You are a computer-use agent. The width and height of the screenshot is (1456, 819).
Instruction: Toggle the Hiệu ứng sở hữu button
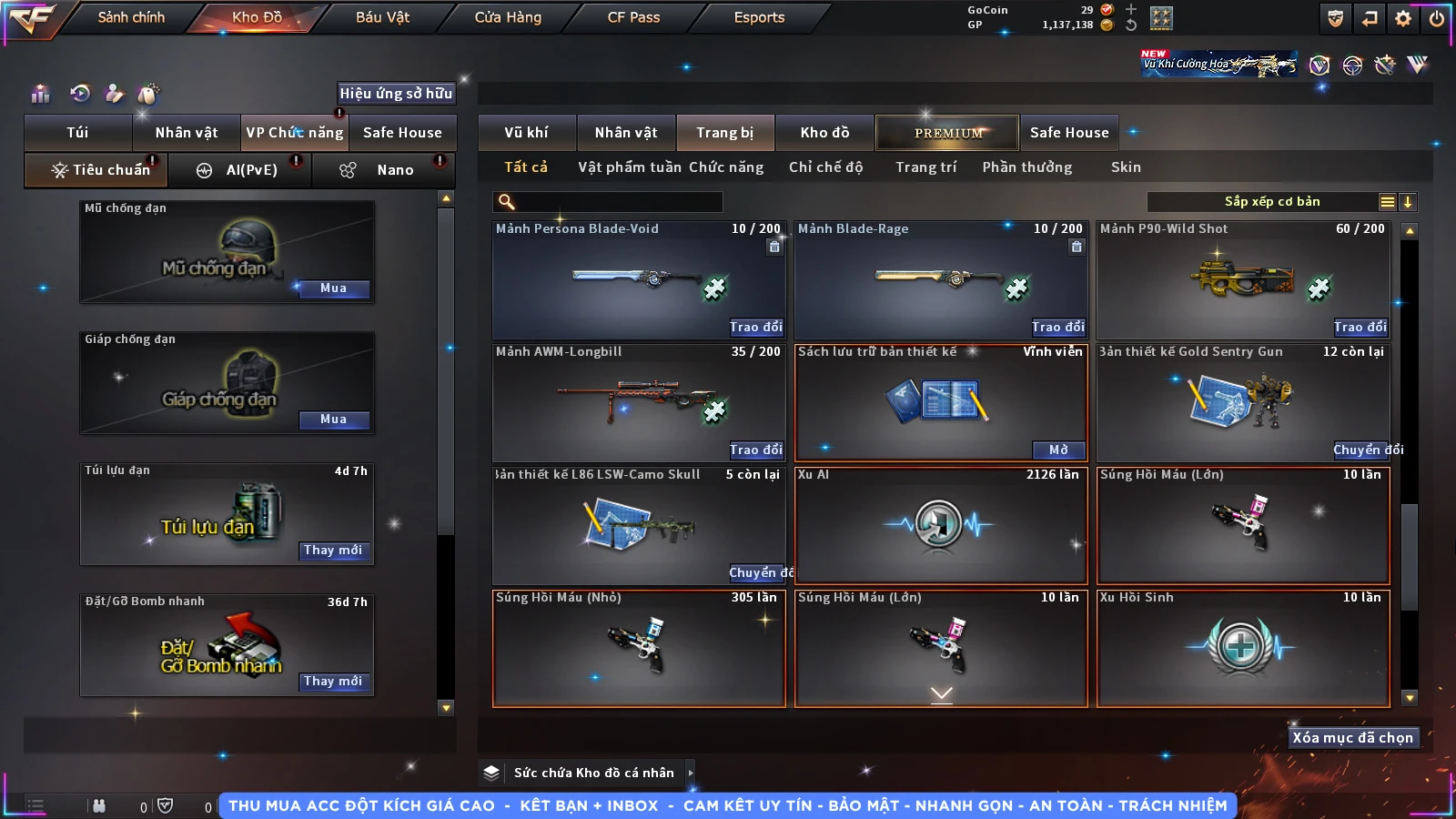pos(395,93)
